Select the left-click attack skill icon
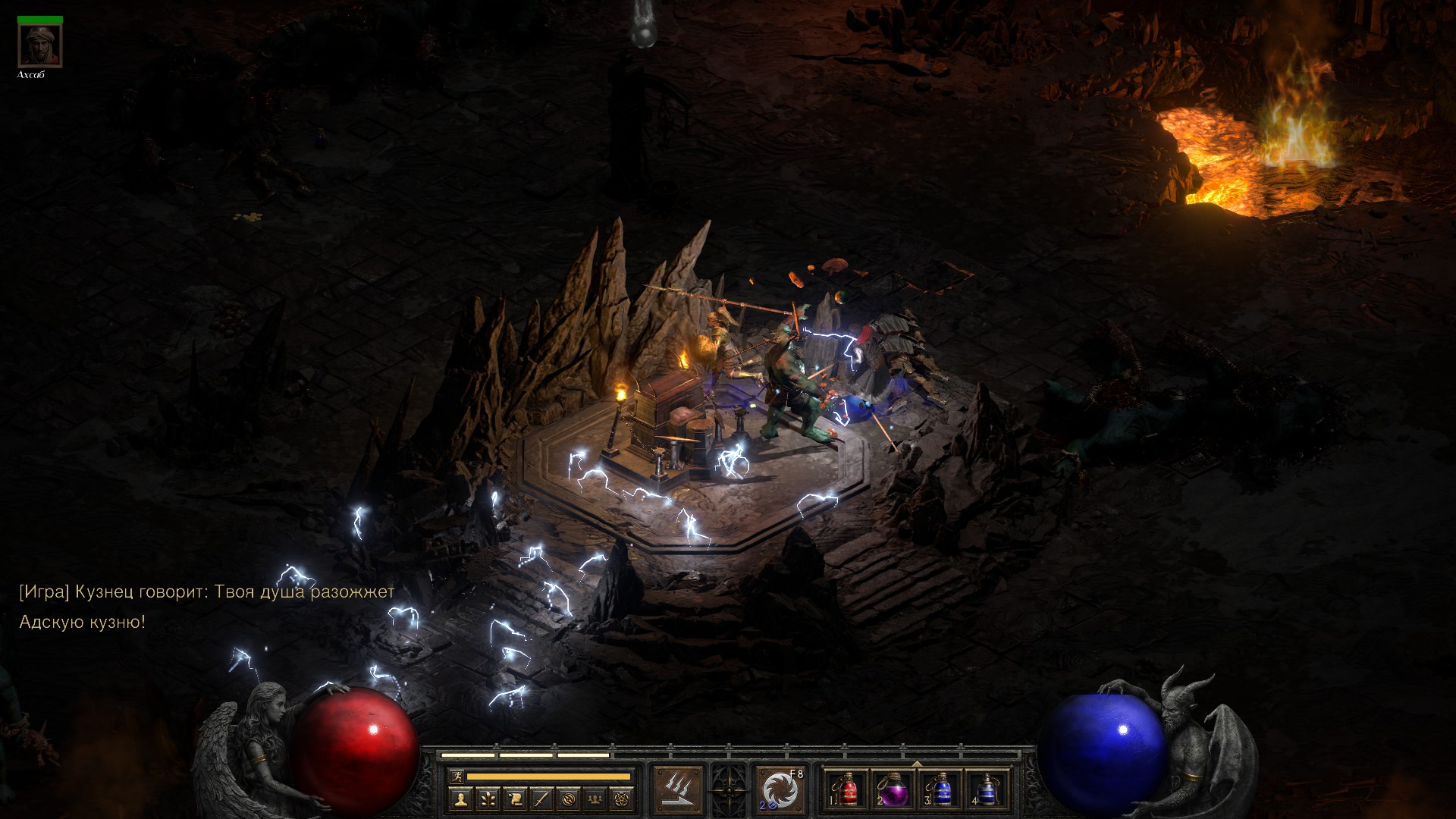This screenshot has width=1456, height=819. 679,790
